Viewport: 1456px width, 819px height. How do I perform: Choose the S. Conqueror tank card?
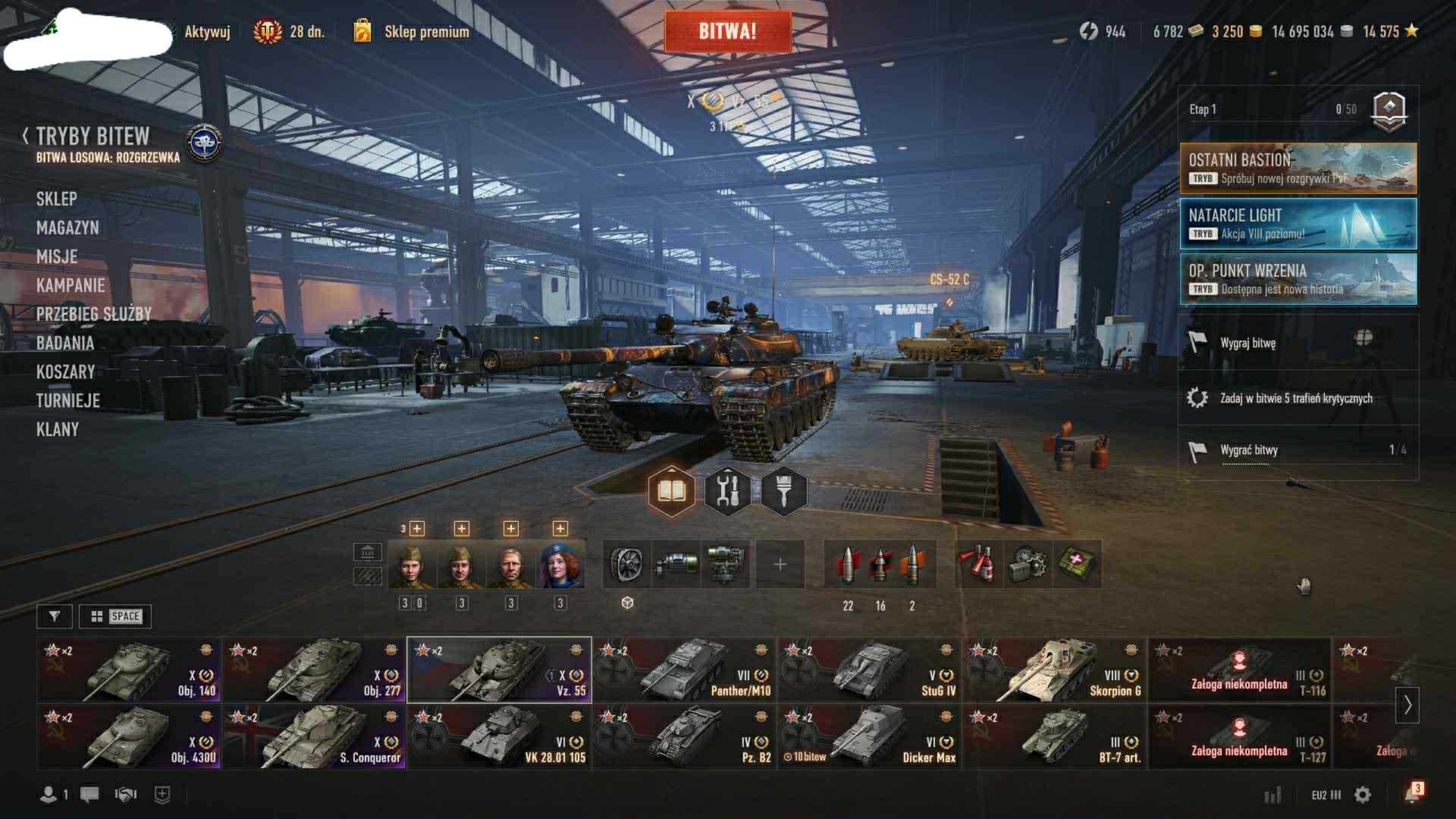[315, 737]
